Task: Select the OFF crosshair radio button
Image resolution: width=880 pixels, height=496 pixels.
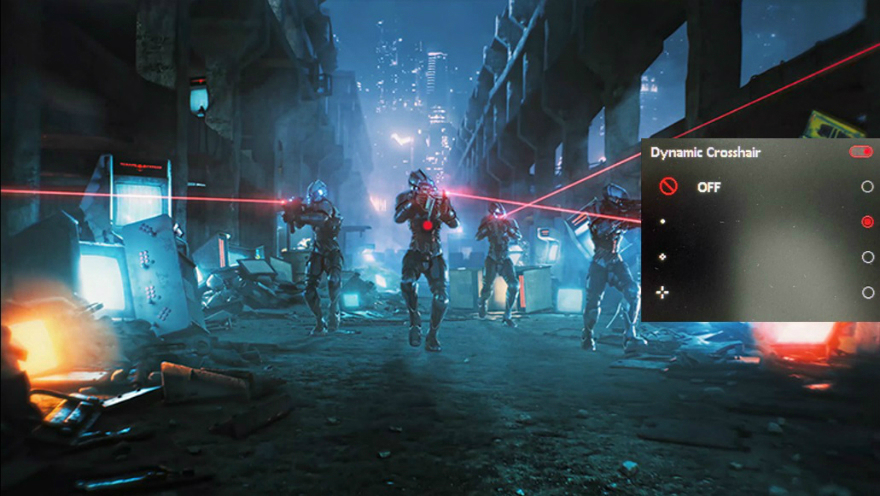Action: [x=867, y=187]
